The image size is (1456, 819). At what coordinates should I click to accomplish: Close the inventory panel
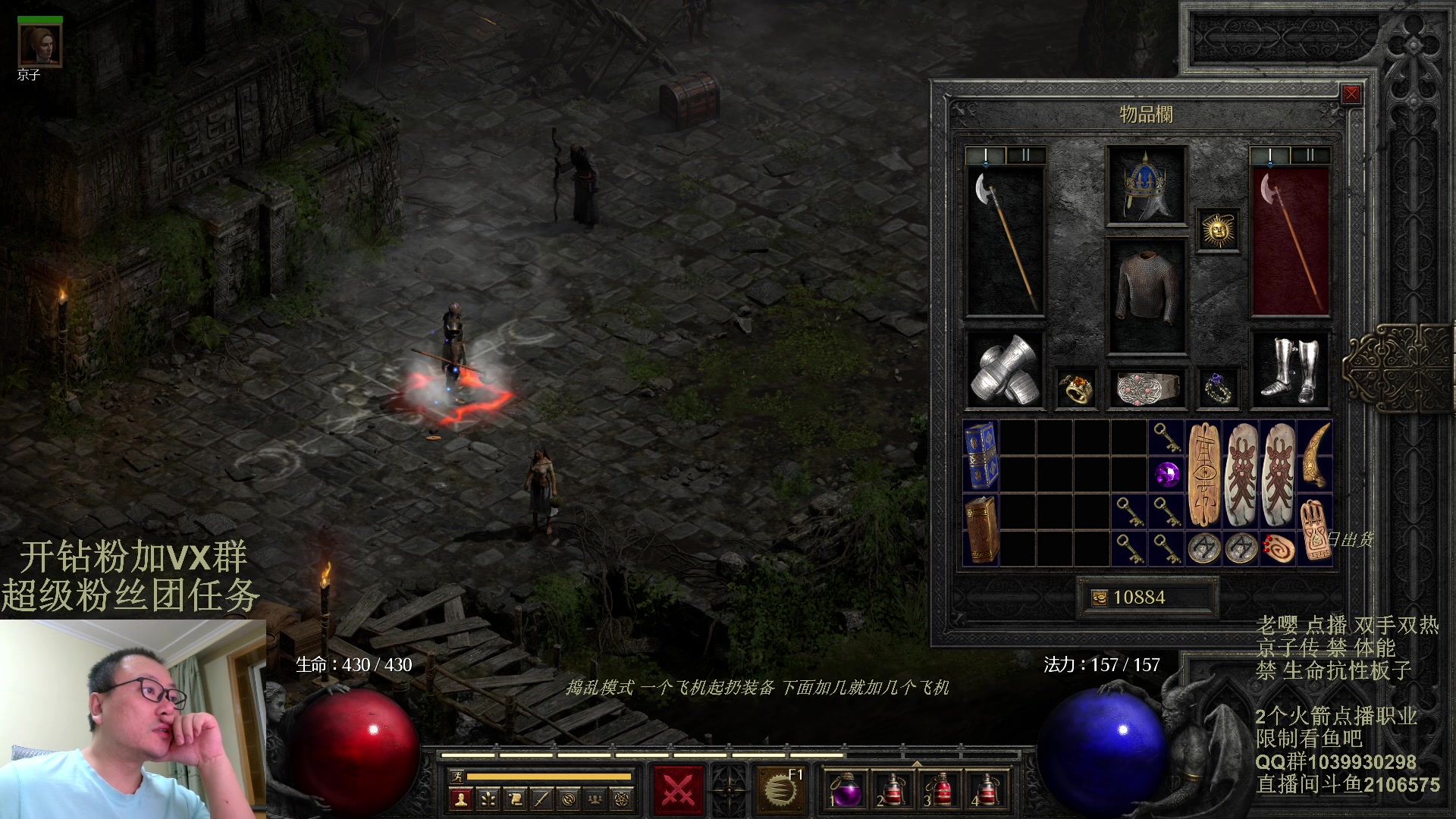point(1351,94)
